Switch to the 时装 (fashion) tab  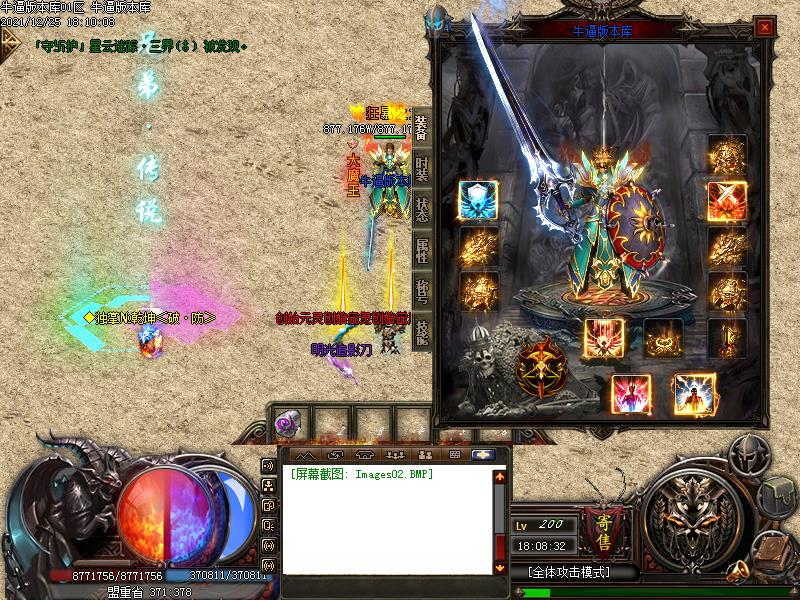pyautogui.click(x=421, y=167)
